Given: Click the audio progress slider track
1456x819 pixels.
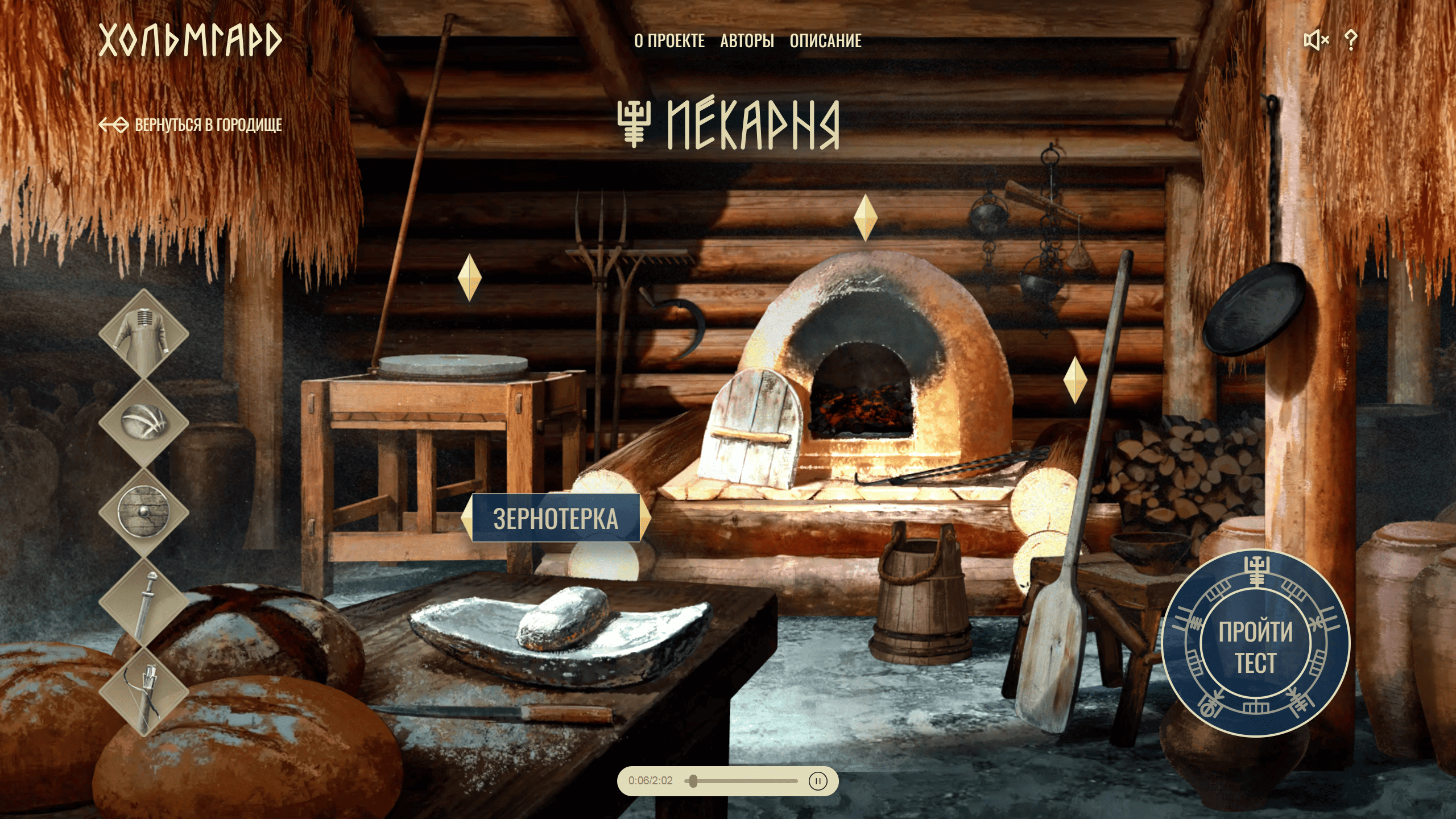Looking at the screenshot, I should click(745, 781).
